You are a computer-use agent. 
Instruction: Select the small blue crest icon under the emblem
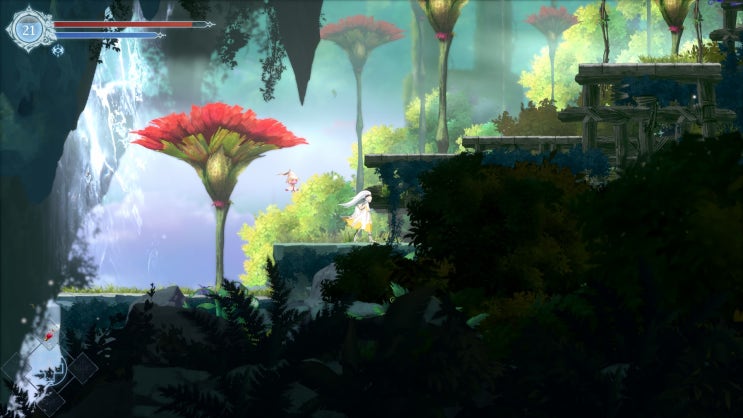click(x=58, y=49)
